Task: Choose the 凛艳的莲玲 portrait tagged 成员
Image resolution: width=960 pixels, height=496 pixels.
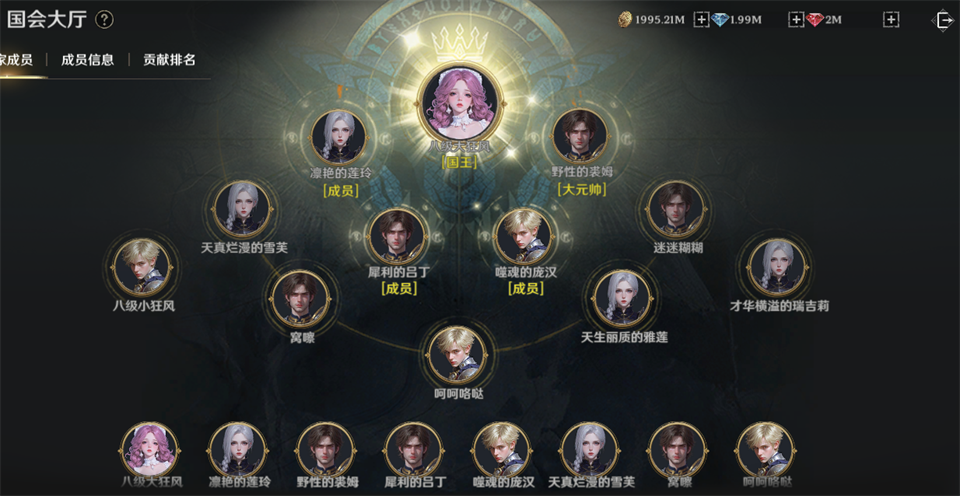Action: click(x=339, y=138)
